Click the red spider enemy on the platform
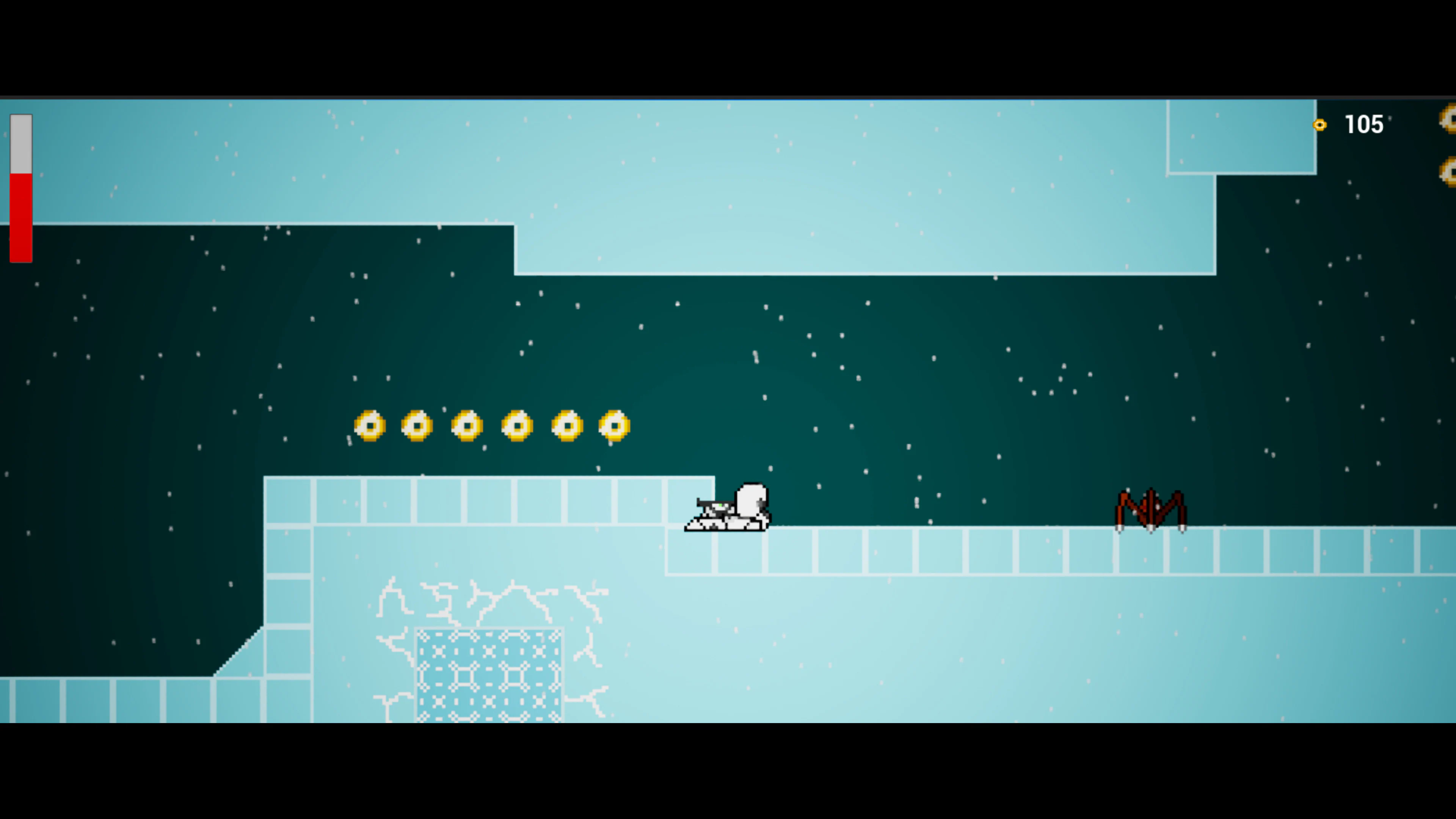This screenshot has width=1456, height=819. point(1150,506)
